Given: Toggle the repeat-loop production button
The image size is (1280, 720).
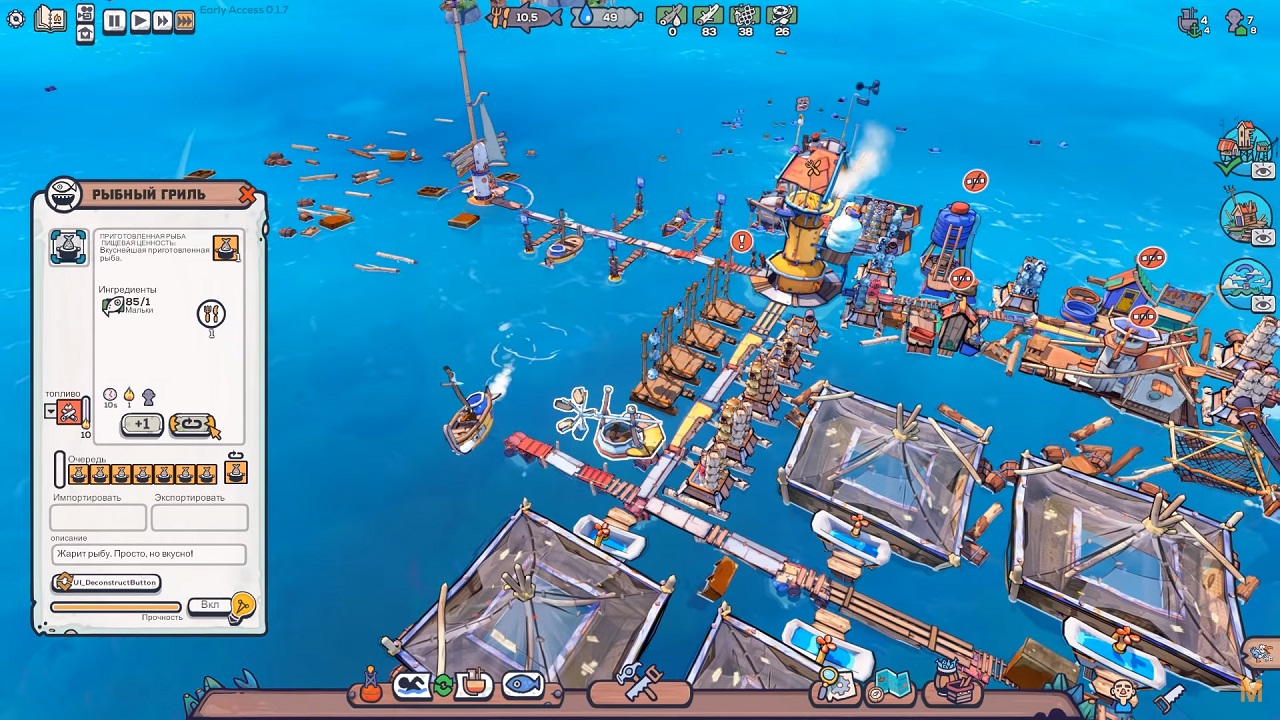Looking at the screenshot, I should tap(190, 425).
